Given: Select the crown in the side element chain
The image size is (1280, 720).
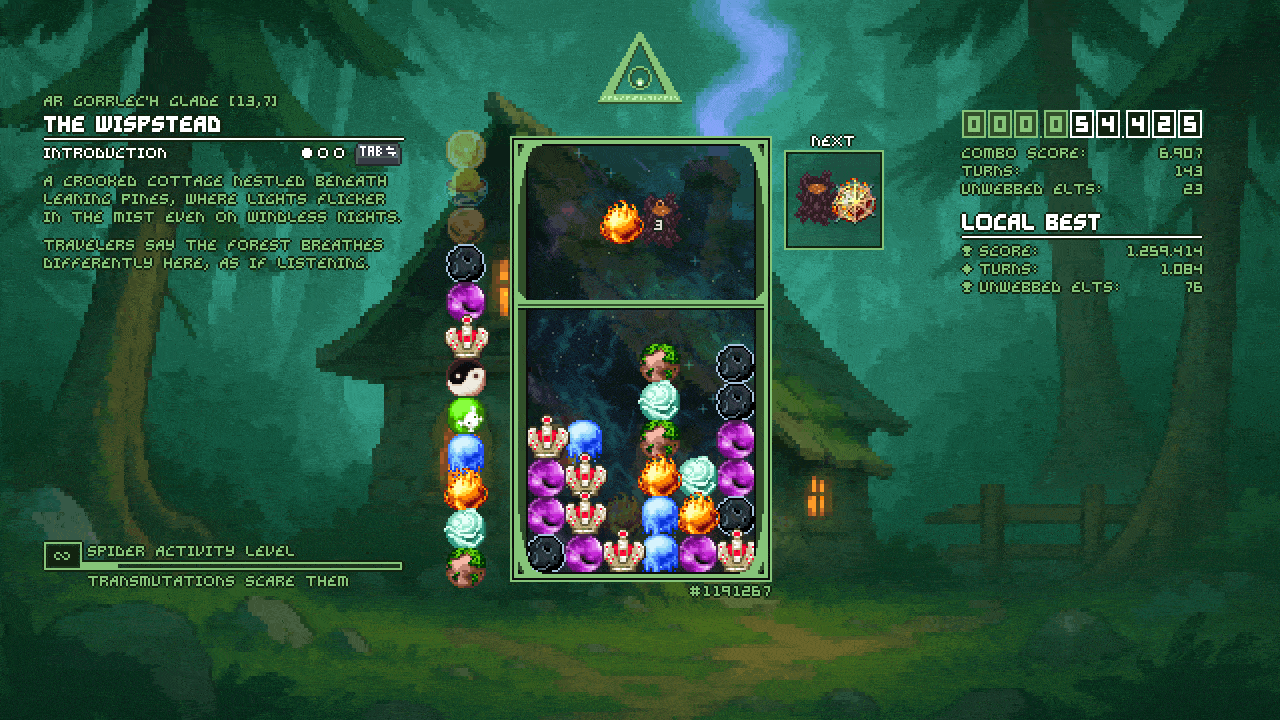Looking at the screenshot, I should tap(465, 338).
